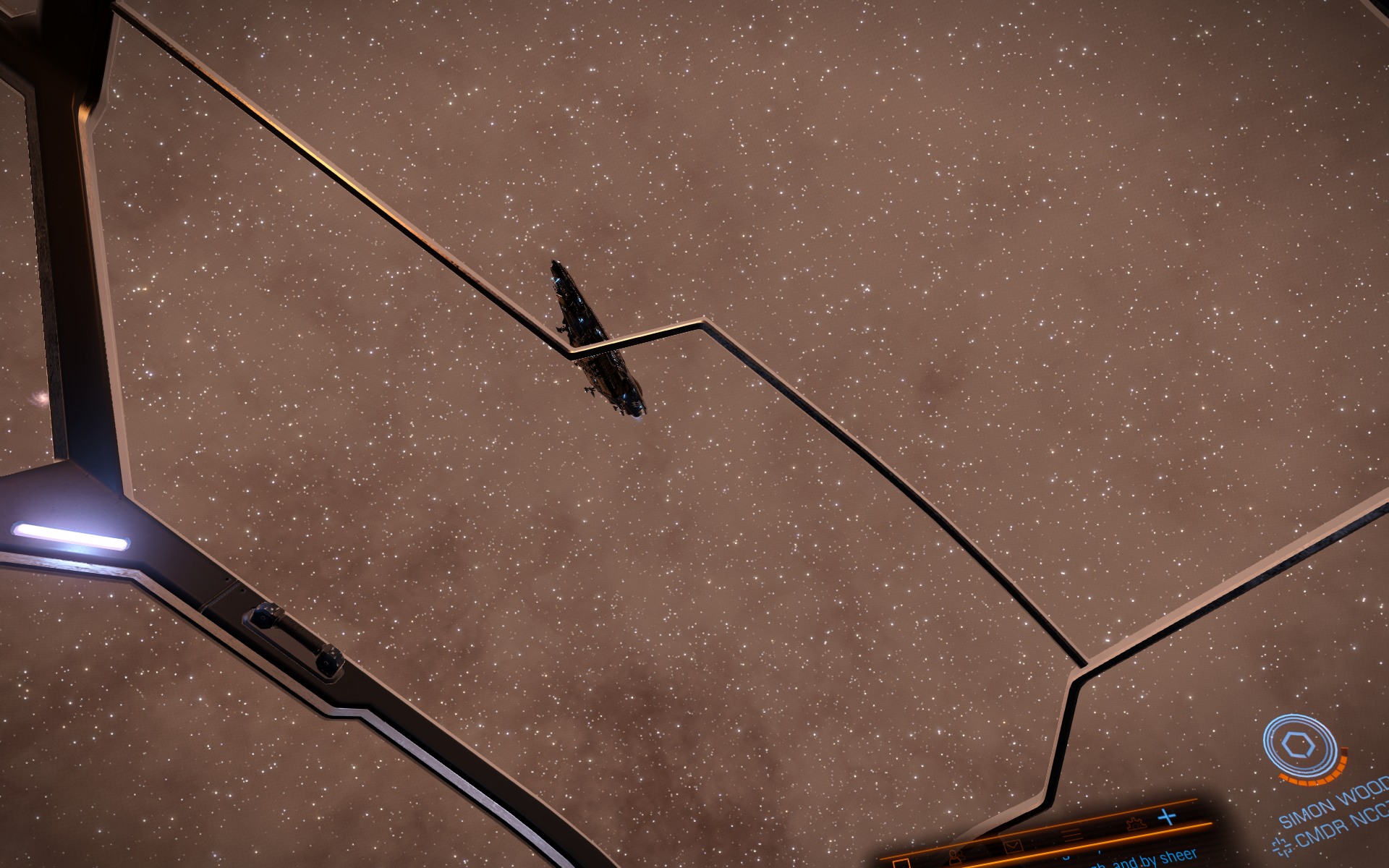Select the blue plus tab in comms panel
Viewport: 1389px width, 868px height.
pyautogui.click(x=1167, y=817)
